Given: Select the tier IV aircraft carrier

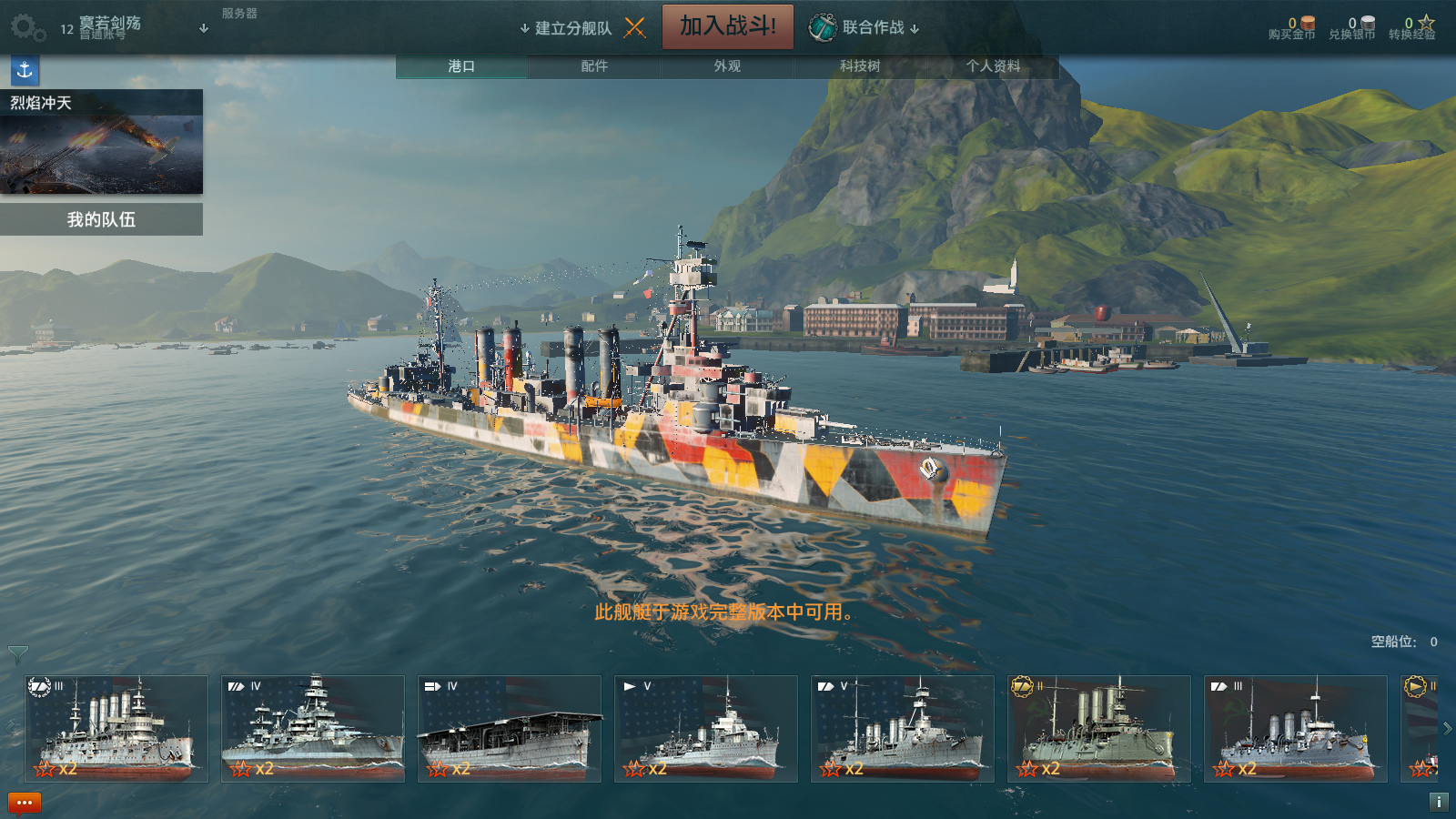Looking at the screenshot, I should 510,729.
